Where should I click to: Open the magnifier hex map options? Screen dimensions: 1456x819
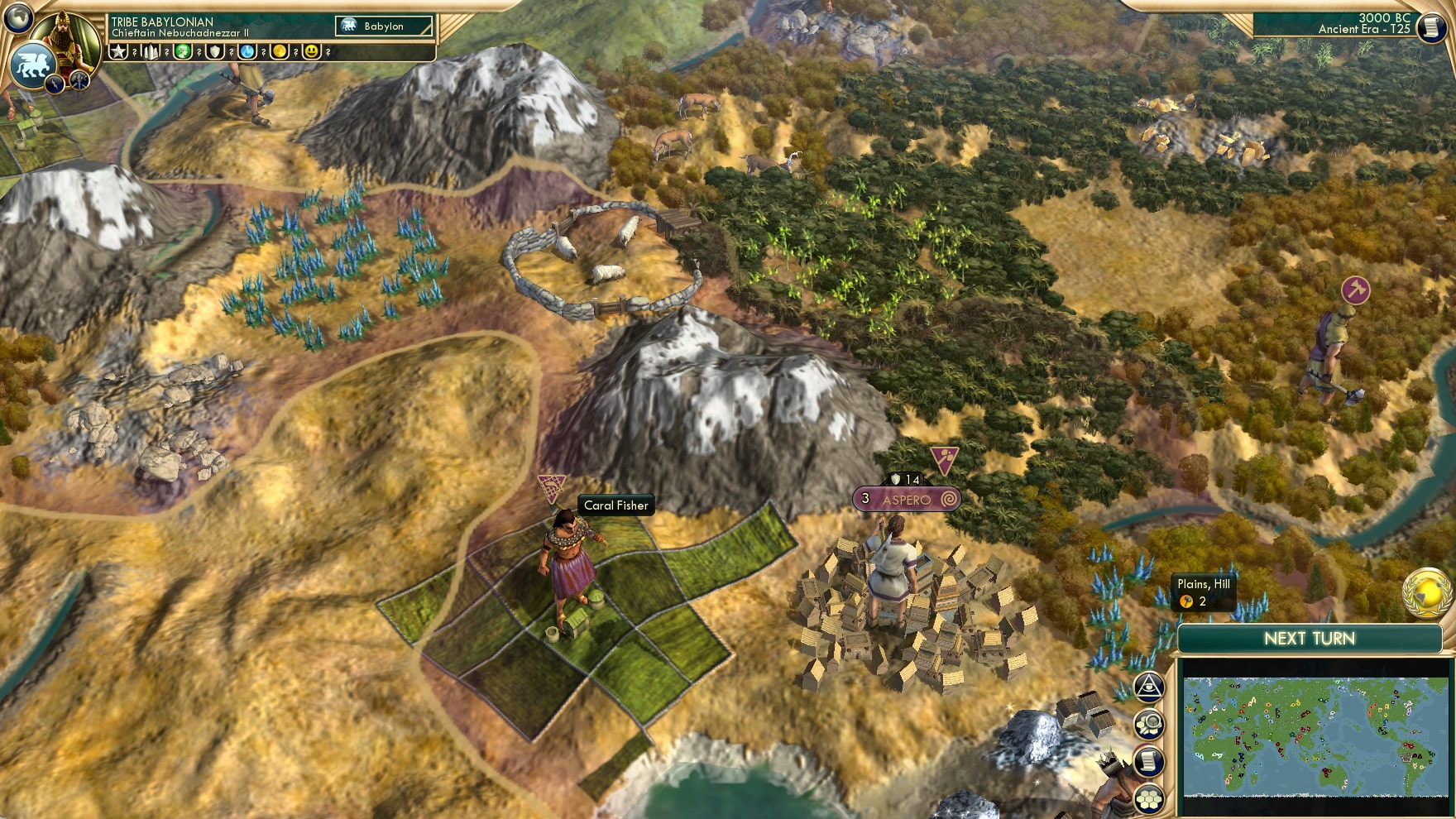(x=1149, y=724)
